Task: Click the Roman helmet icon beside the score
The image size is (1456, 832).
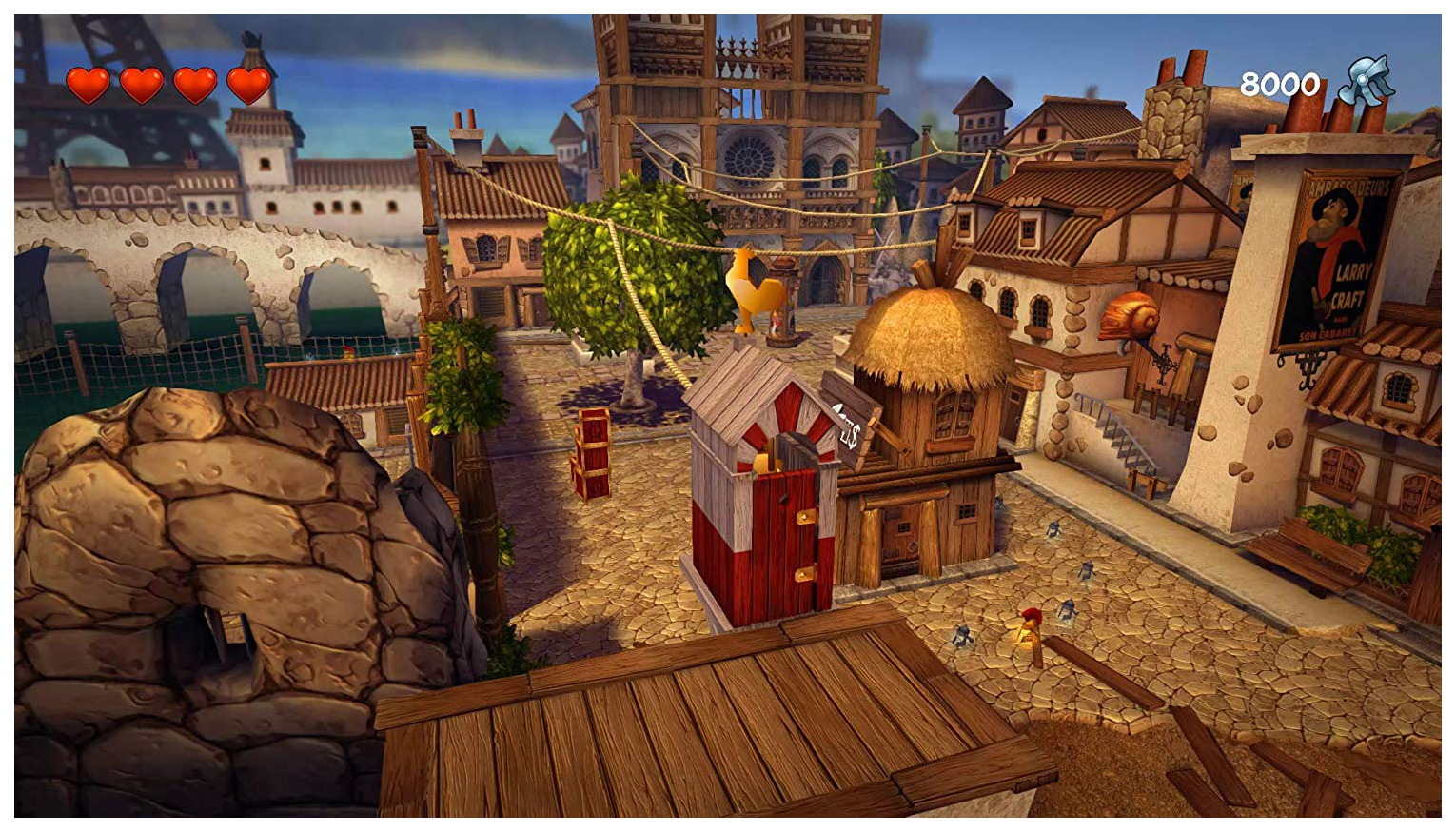Action: tap(1366, 81)
